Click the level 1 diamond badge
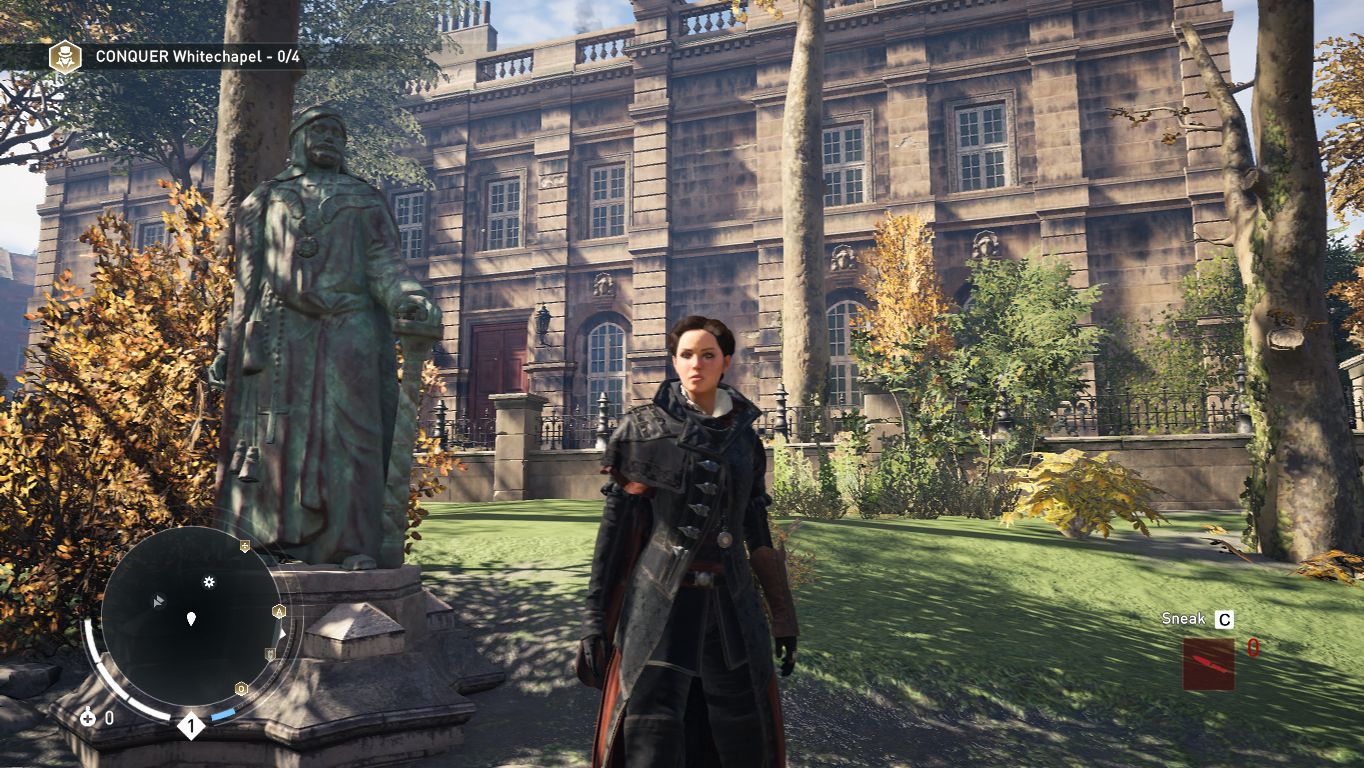The height and width of the screenshot is (768, 1364). tap(190, 726)
